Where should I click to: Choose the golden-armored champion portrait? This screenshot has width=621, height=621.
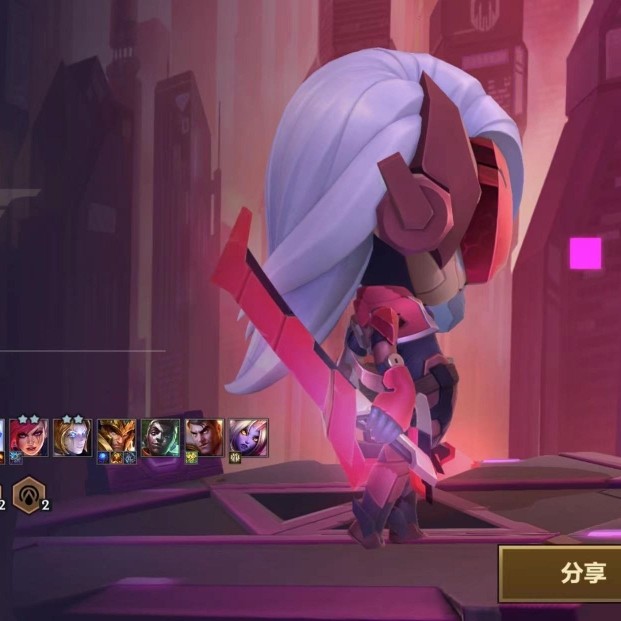click(117, 437)
